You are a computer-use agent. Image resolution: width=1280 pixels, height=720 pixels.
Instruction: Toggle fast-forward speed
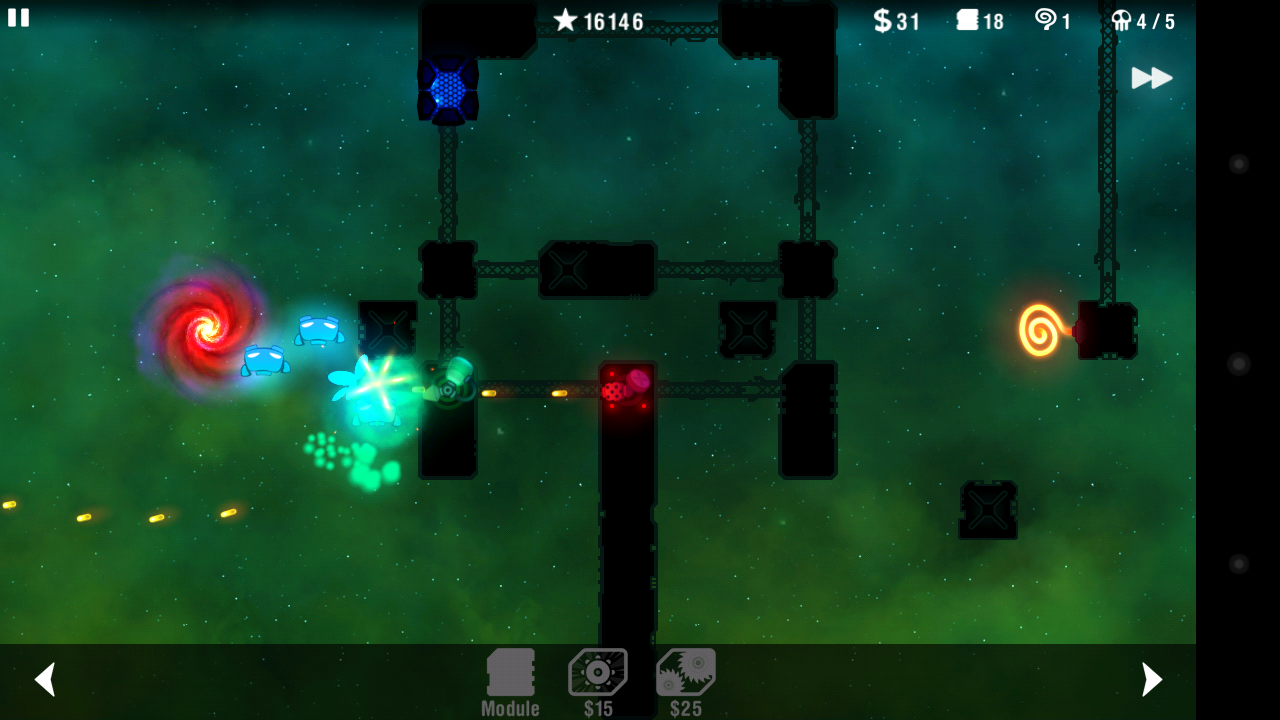1151,78
